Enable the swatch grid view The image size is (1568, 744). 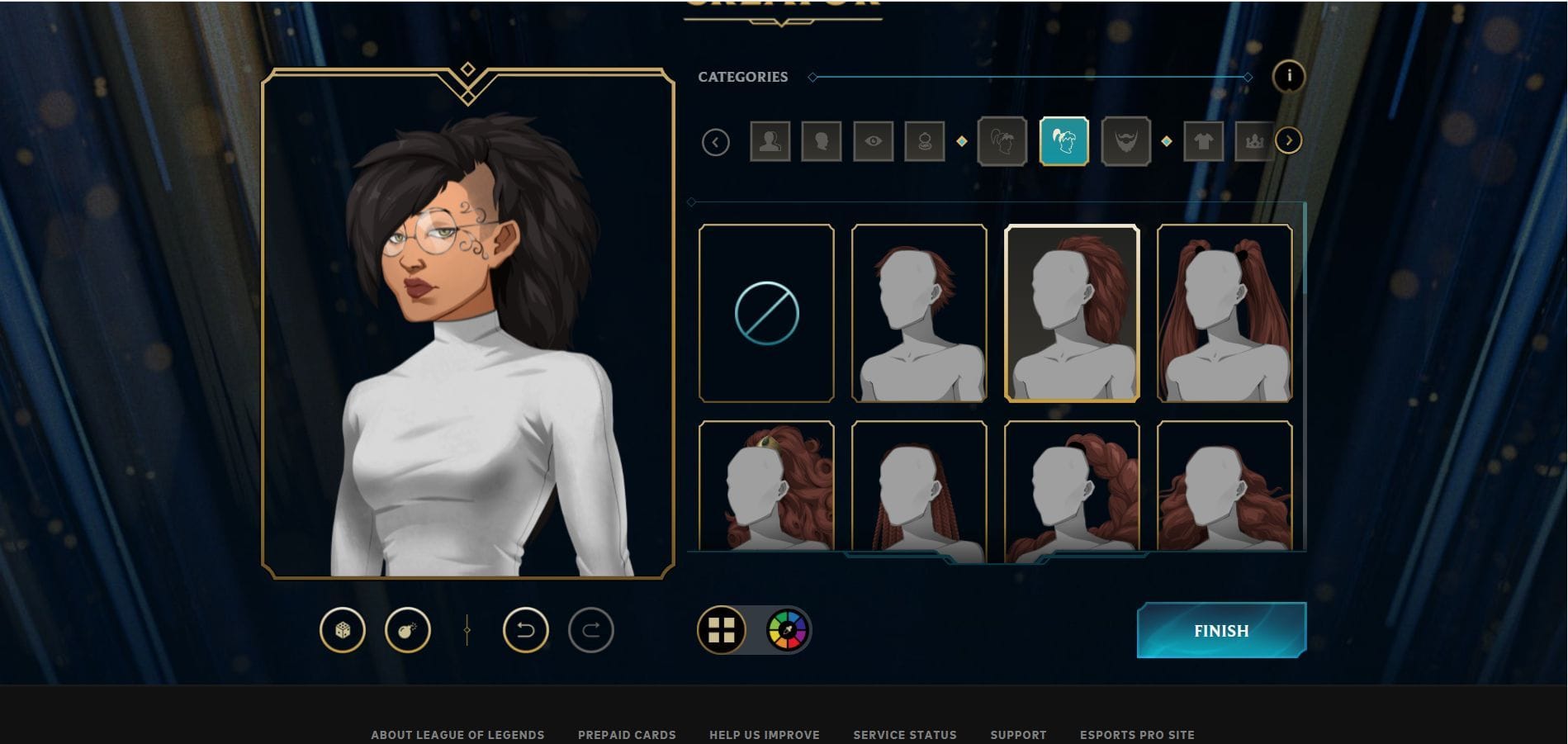pyautogui.click(x=720, y=632)
